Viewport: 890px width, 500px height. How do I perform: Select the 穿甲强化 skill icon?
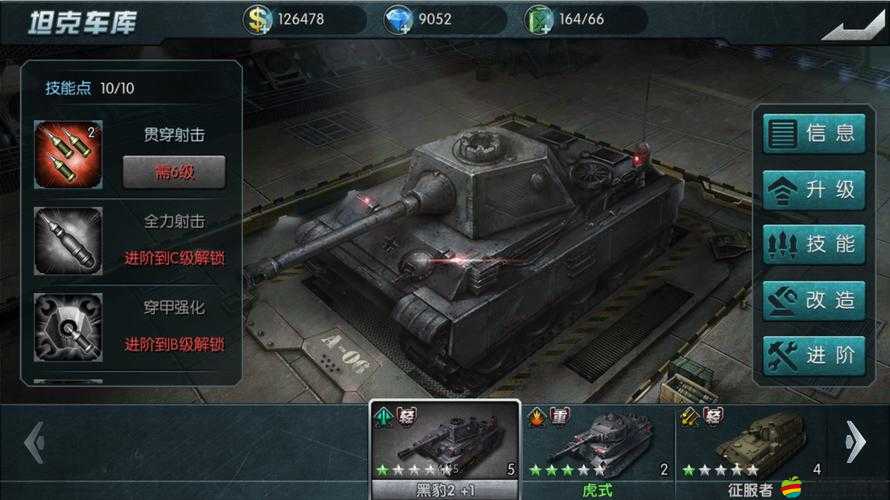[x=68, y=327]
